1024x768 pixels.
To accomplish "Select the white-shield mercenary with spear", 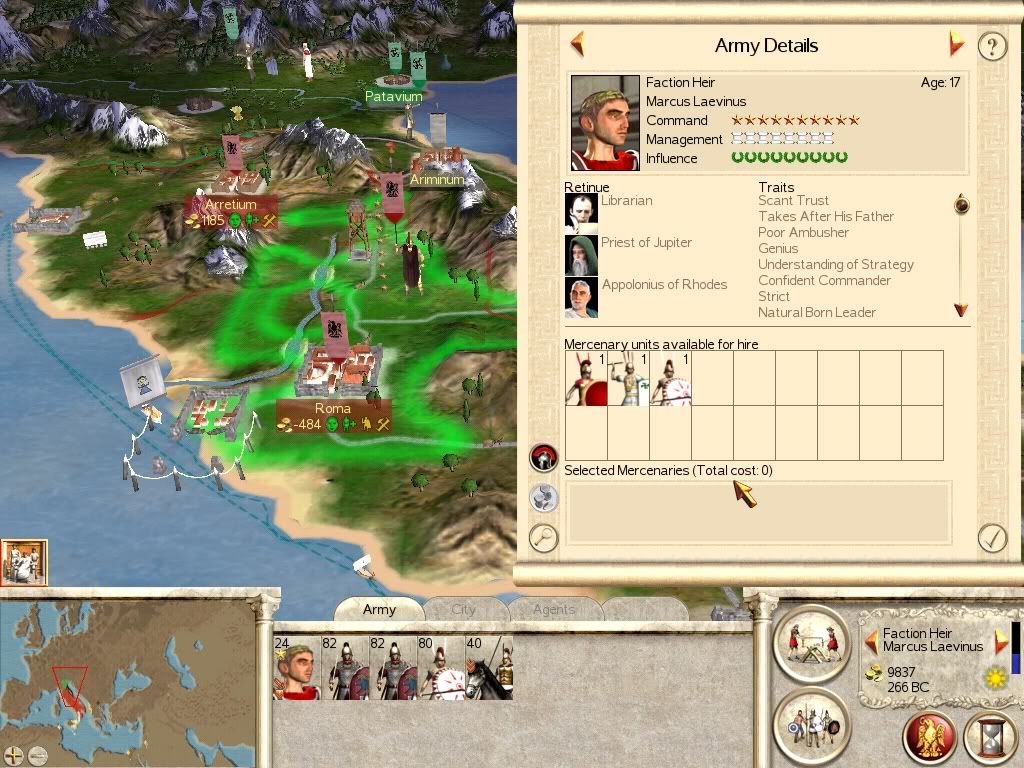I will pyautogui.click(x=670, y=379).
